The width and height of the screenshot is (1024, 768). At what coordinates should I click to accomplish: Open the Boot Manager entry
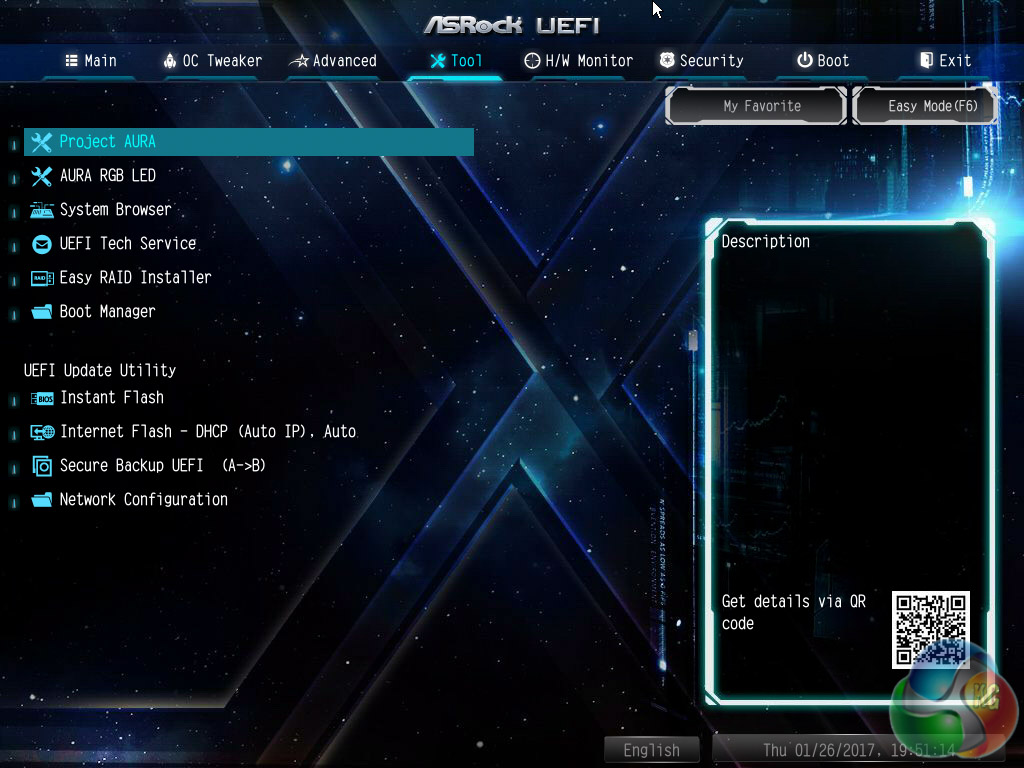click(x=107, y=312)
